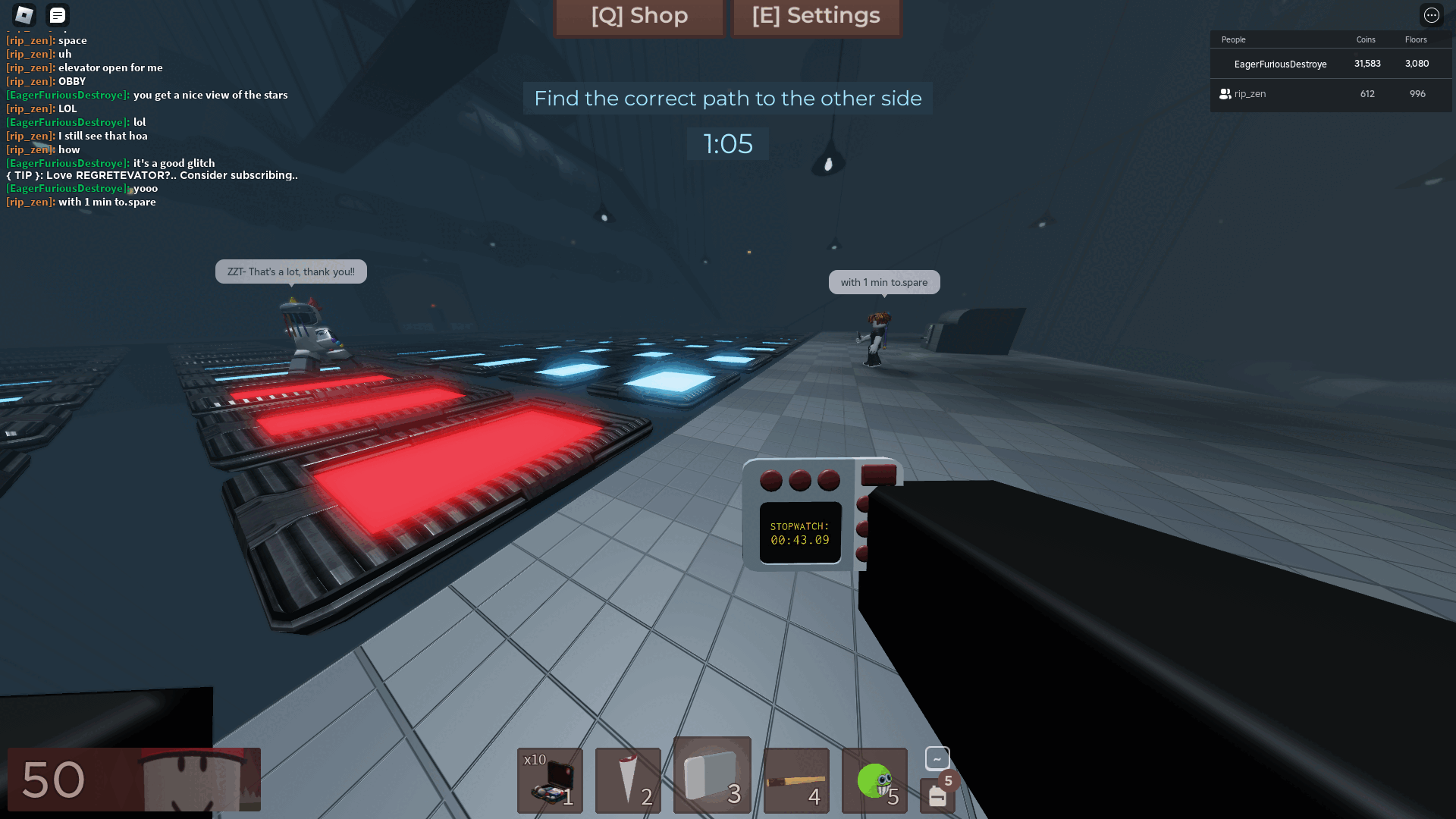Select the Floors tab in the leaderboard
1456x819 pixels.
pos(1417,39)
